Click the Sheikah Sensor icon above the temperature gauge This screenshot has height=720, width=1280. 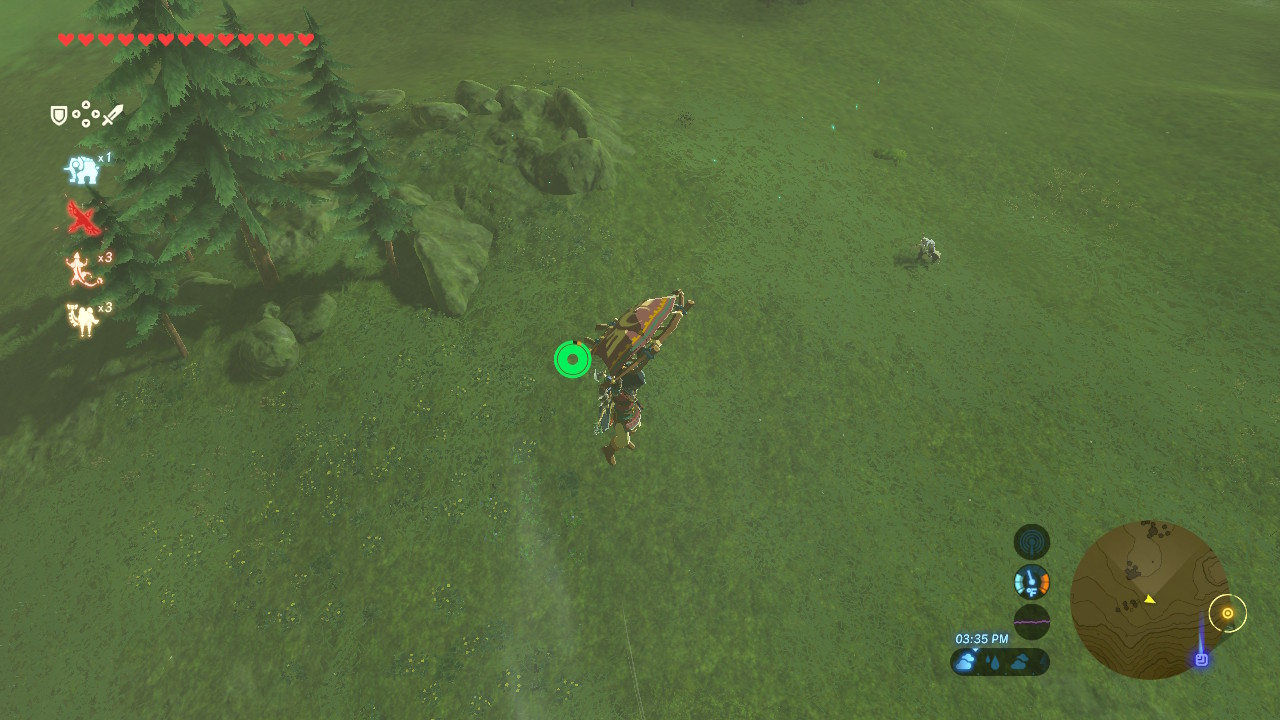click(1030, 541)
